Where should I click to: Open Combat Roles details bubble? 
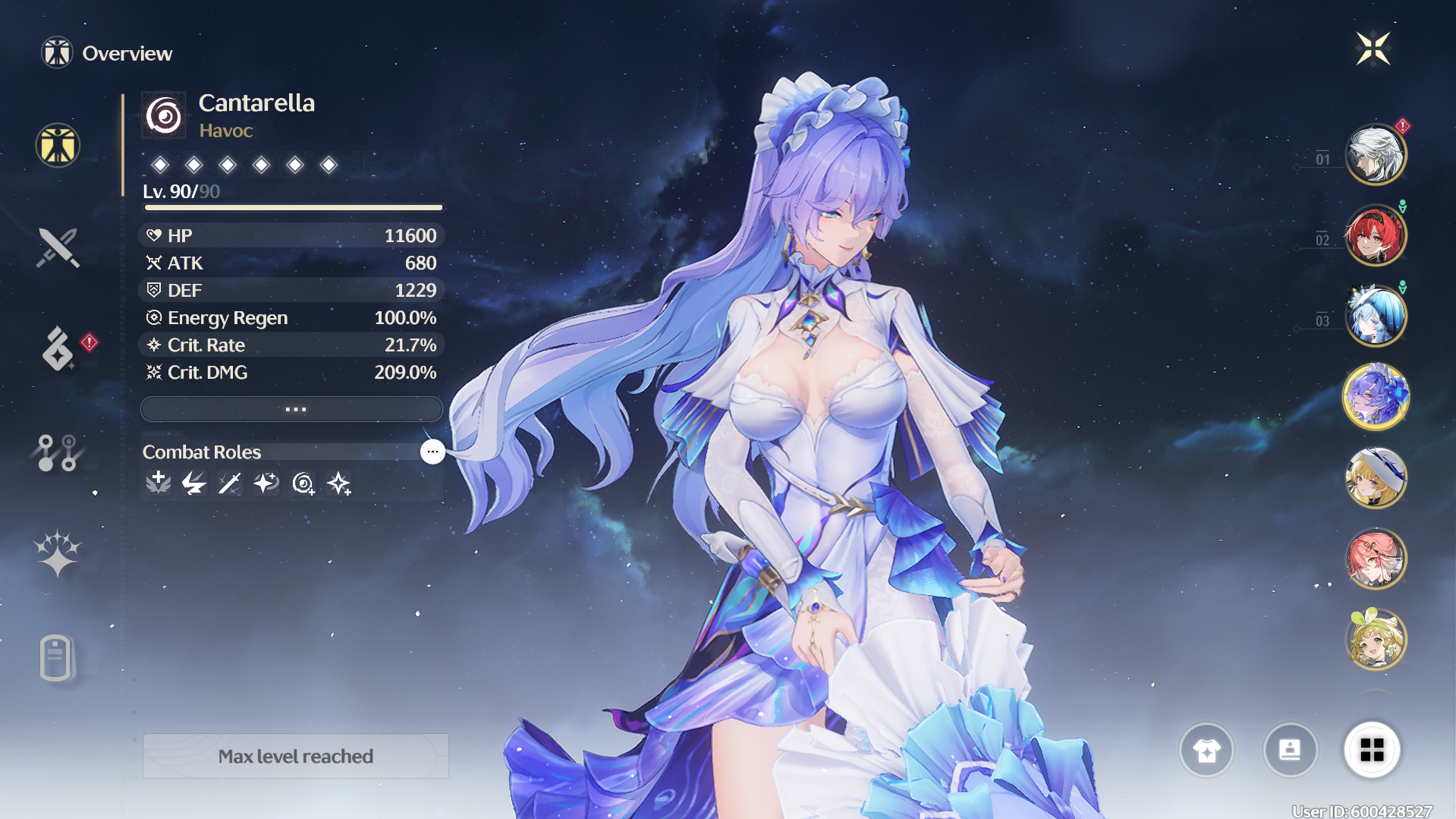[432, 452]
